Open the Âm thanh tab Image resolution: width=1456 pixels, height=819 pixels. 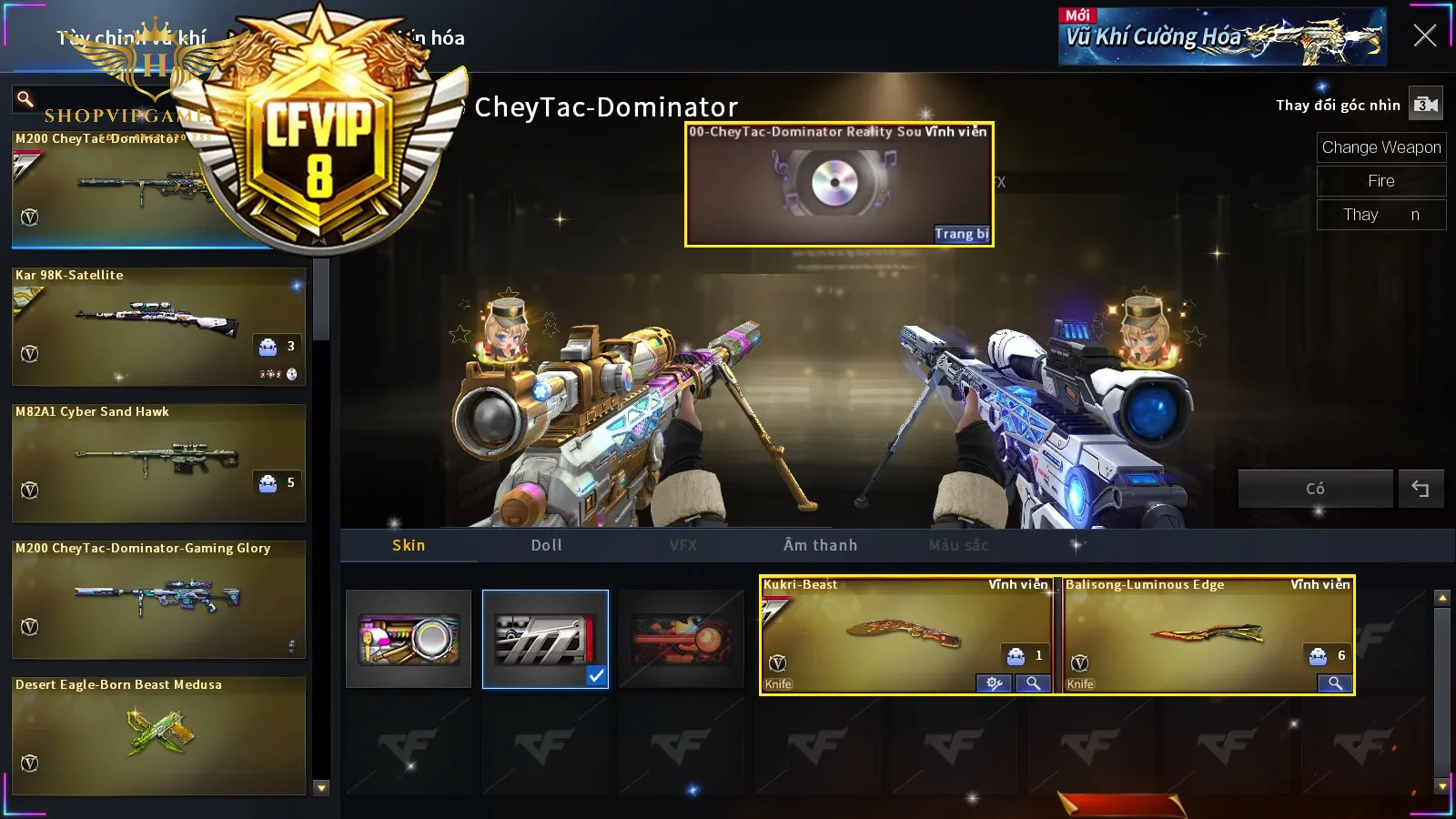click(820, 545)
